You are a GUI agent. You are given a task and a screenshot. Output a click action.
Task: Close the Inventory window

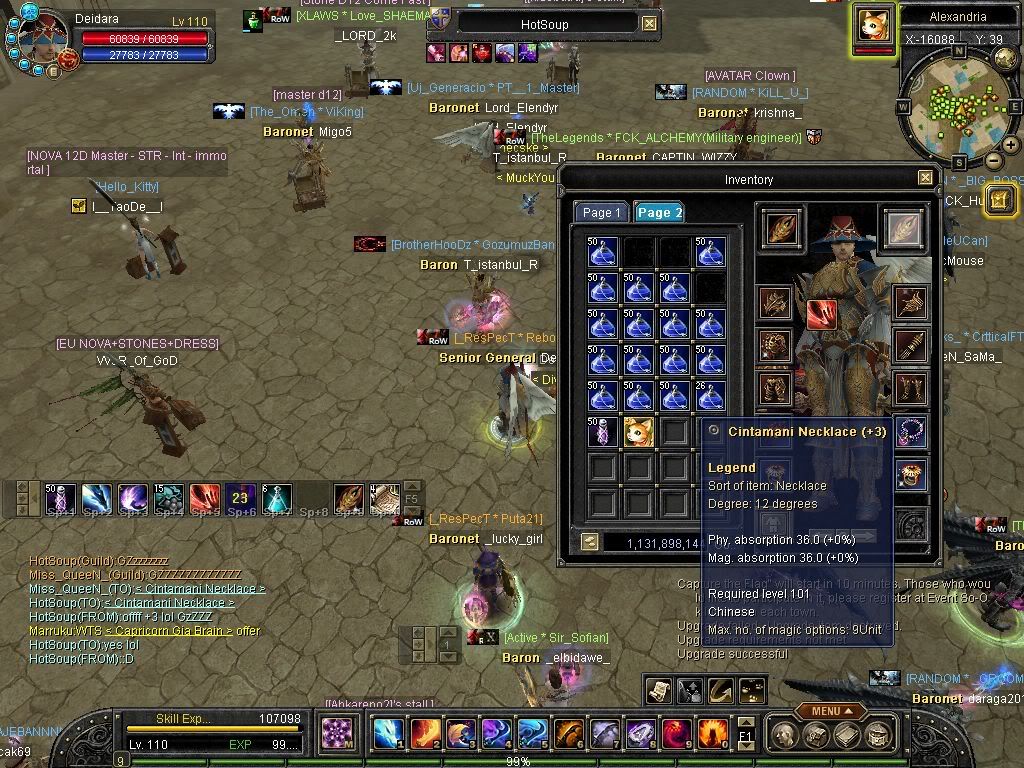click(x=925, y=178)
